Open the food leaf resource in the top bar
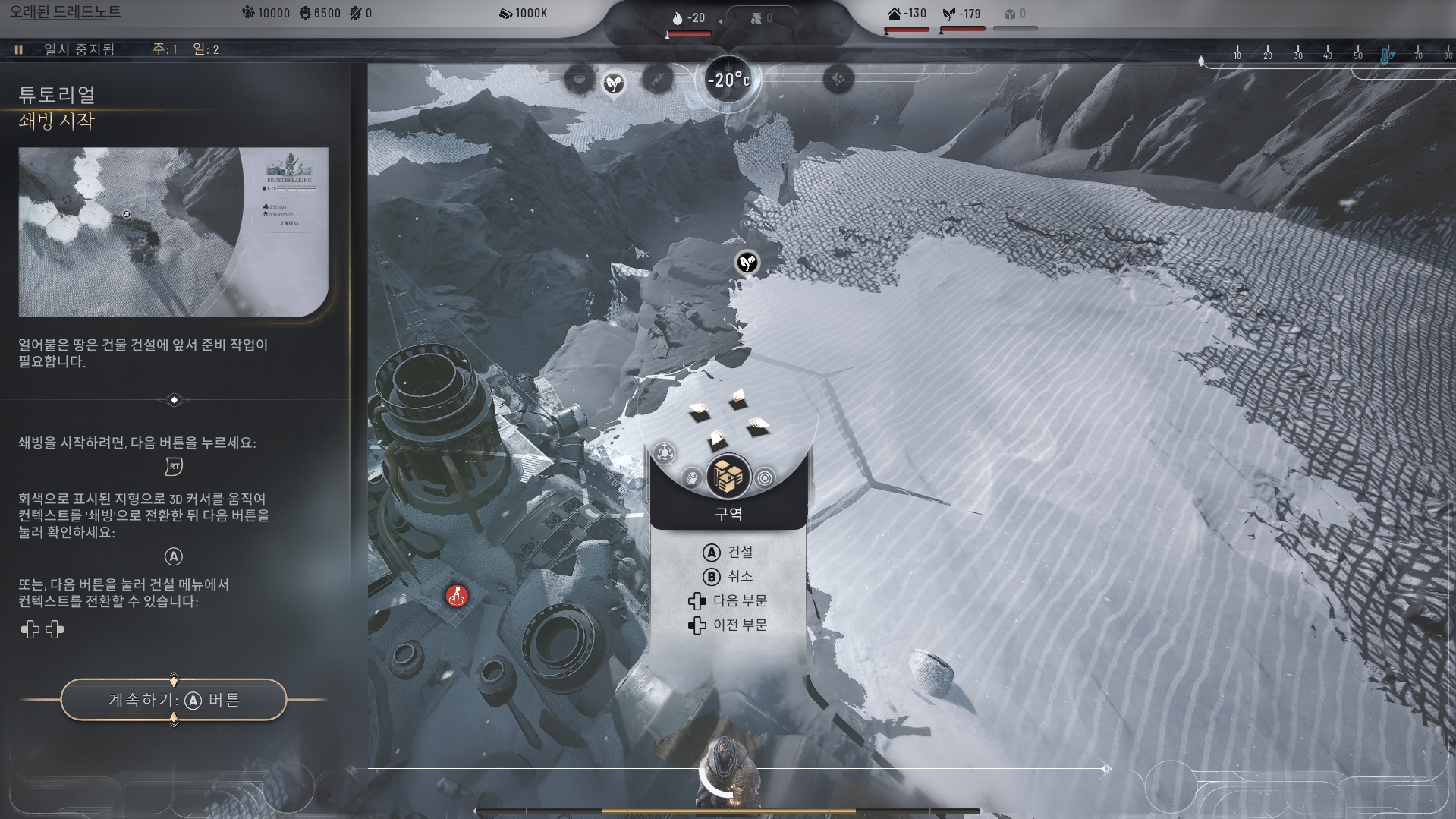The image size is (1456, 819). point(961,14)
